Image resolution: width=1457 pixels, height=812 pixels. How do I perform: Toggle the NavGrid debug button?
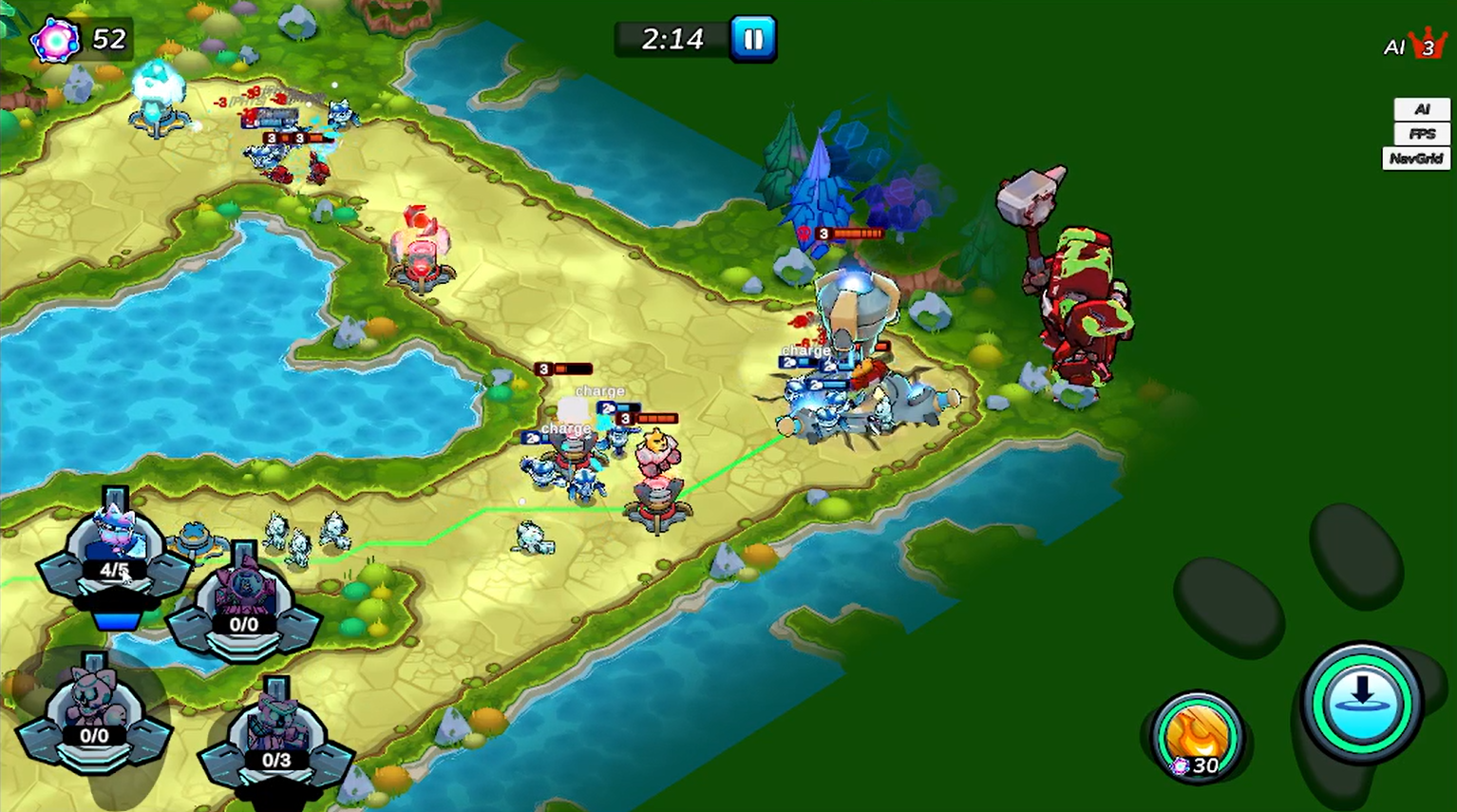(1415, 159)
